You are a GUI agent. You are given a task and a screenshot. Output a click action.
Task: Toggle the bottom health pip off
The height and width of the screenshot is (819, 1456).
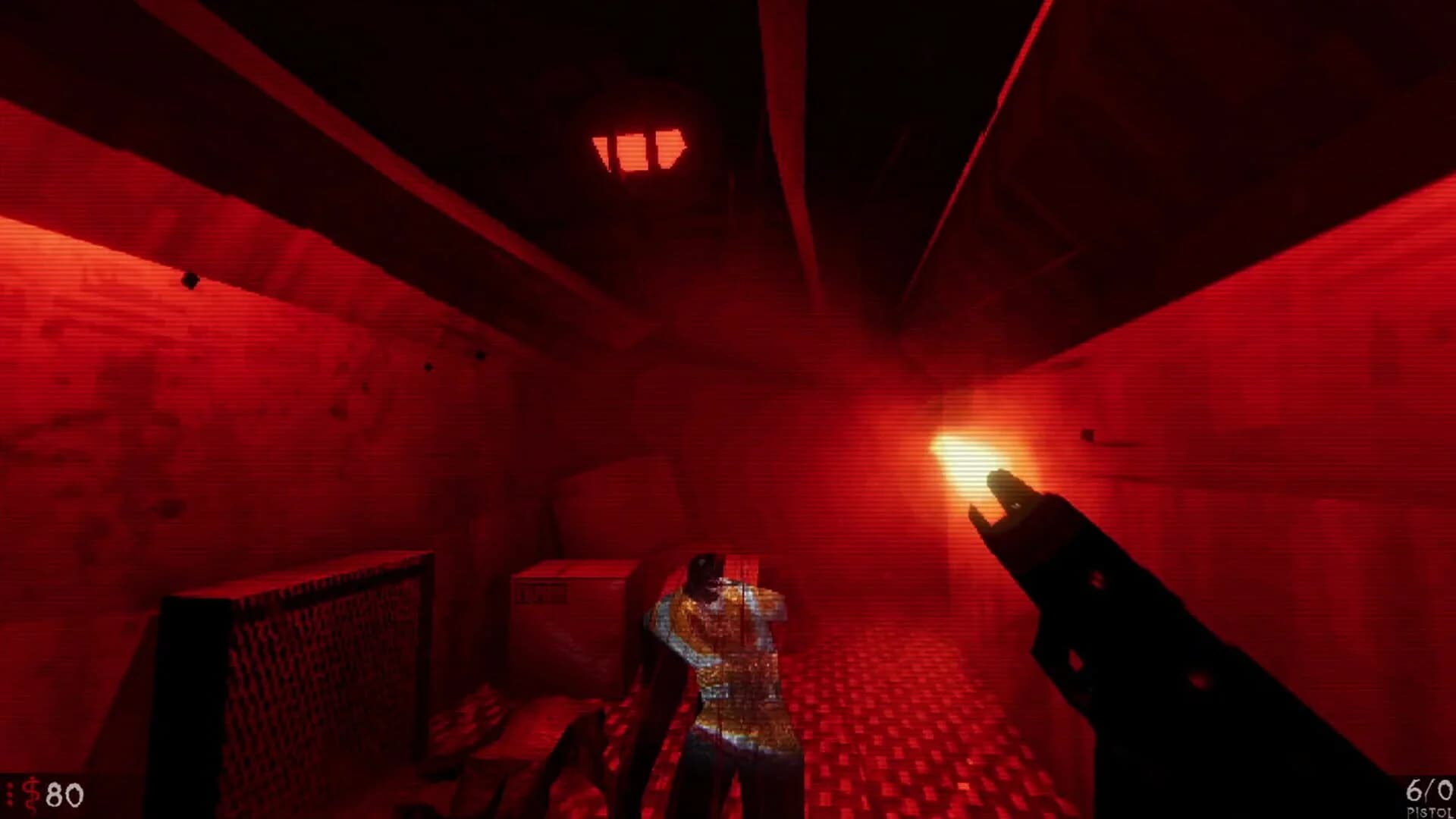(10, 802)
